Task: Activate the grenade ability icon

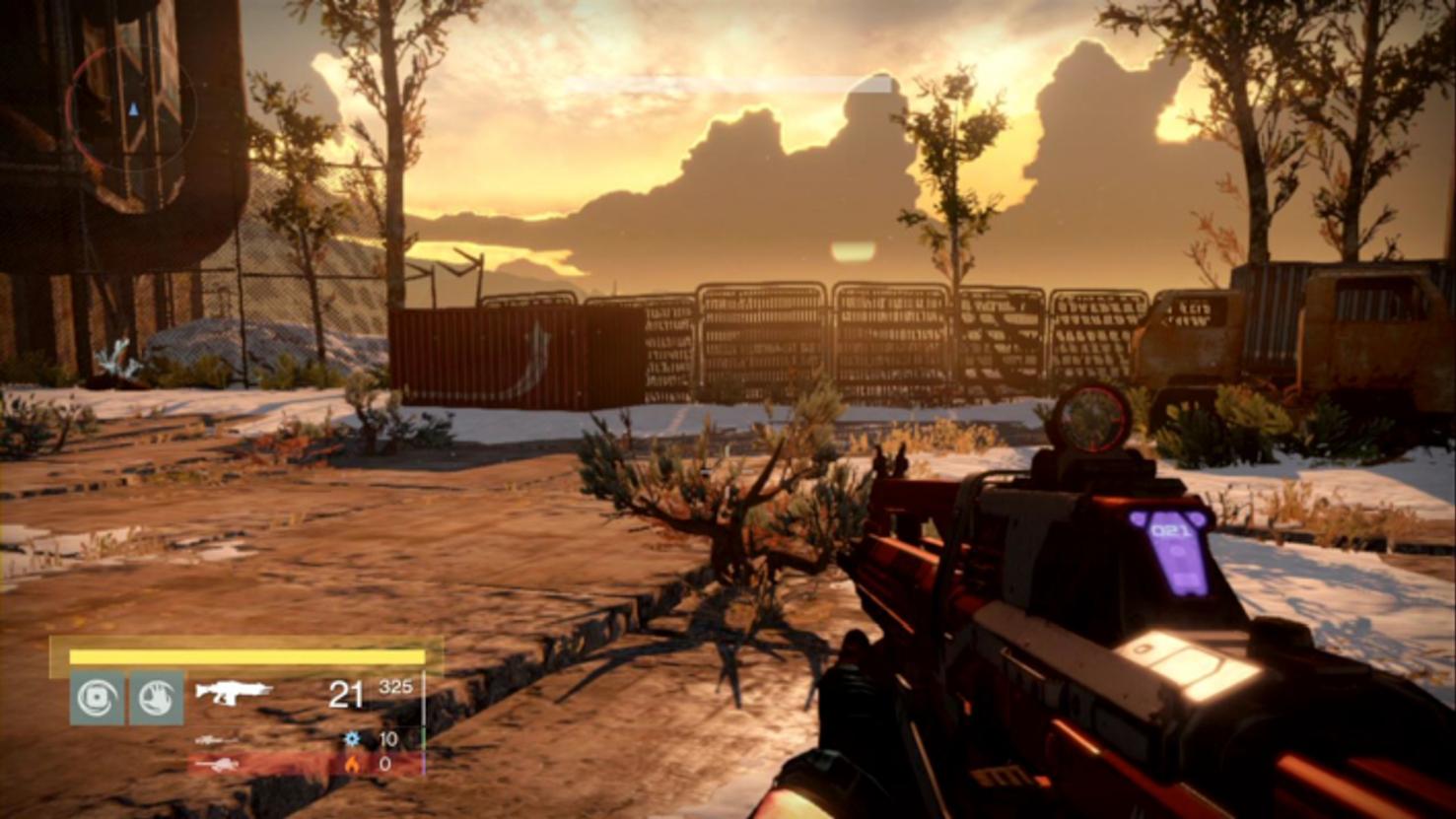Action: [x=97, y=698]
